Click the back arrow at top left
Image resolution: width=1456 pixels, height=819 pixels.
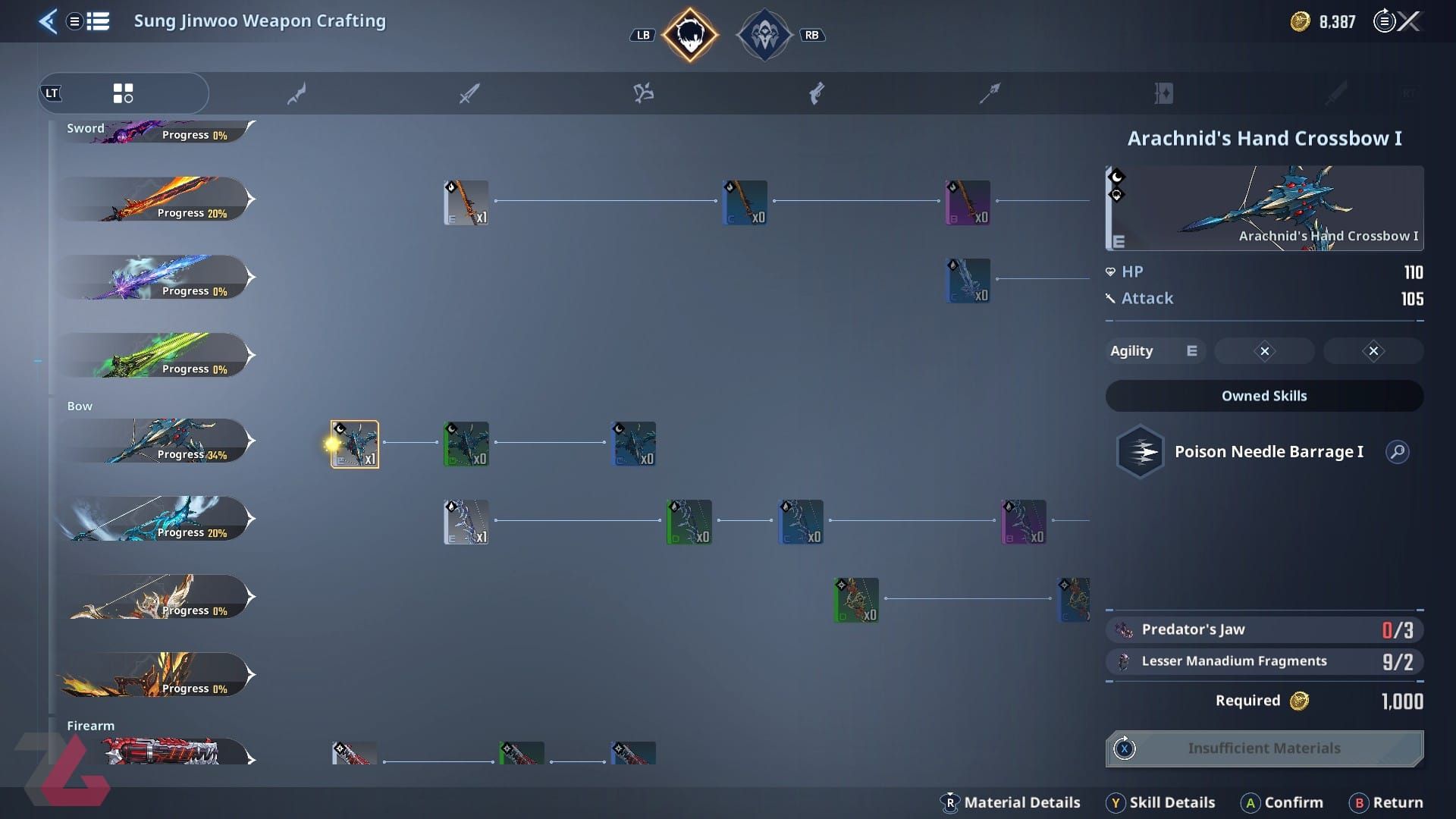(x=48, y=22)
